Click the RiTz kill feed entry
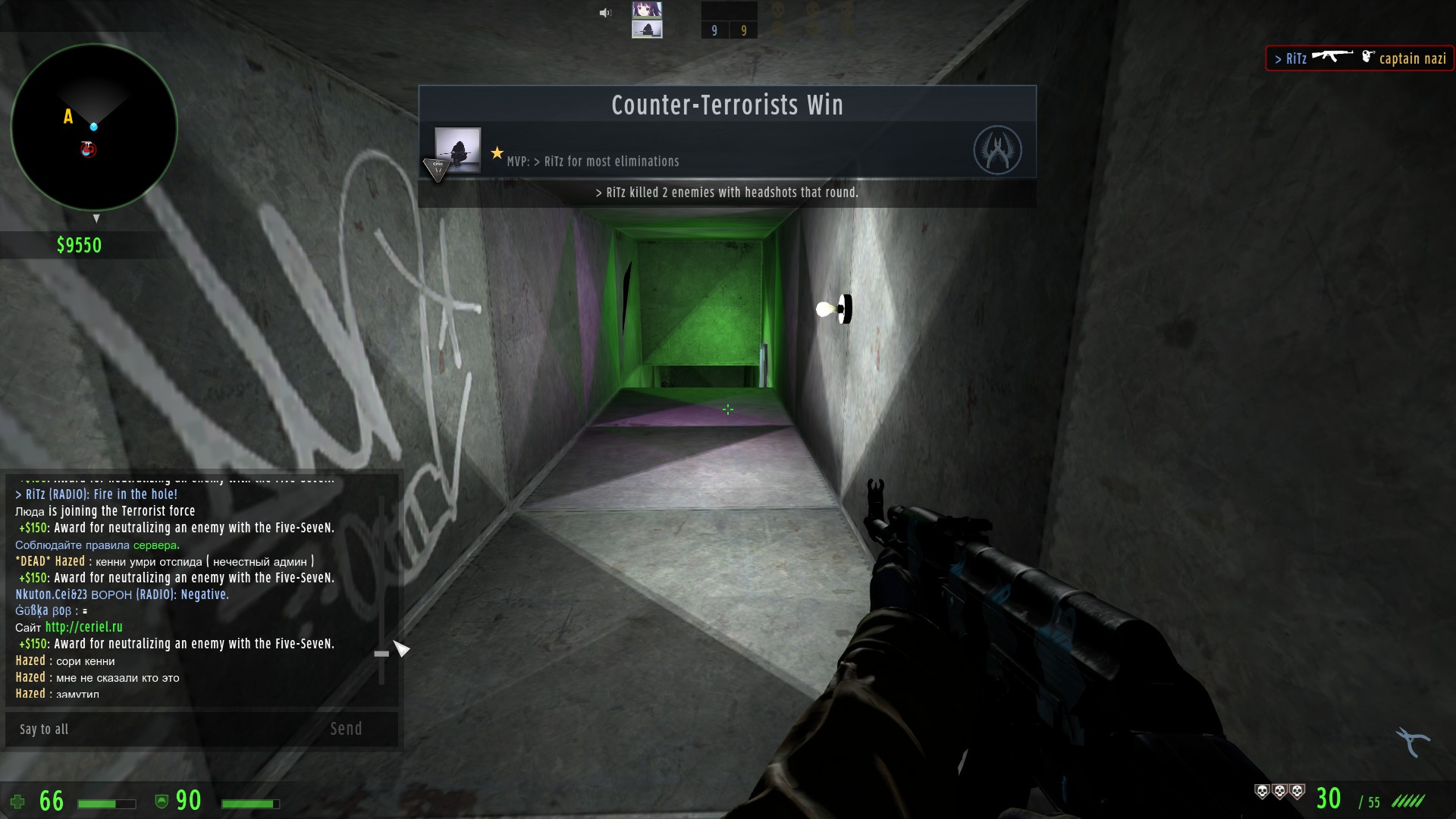Viewport: 1456px width, 819px height. click(1360, 58)
